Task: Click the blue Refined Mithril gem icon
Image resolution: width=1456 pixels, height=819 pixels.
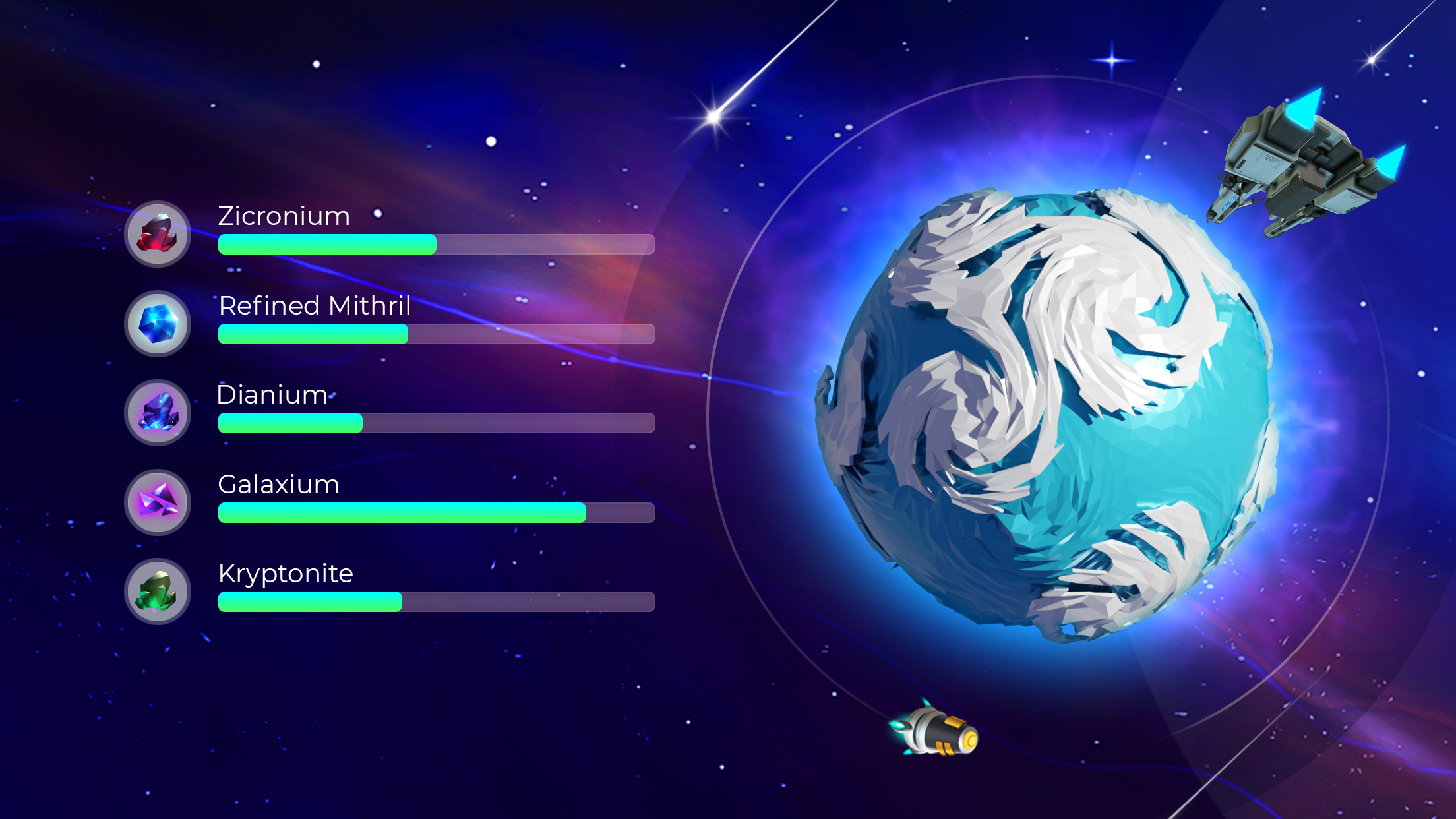Action: point(157,324)
